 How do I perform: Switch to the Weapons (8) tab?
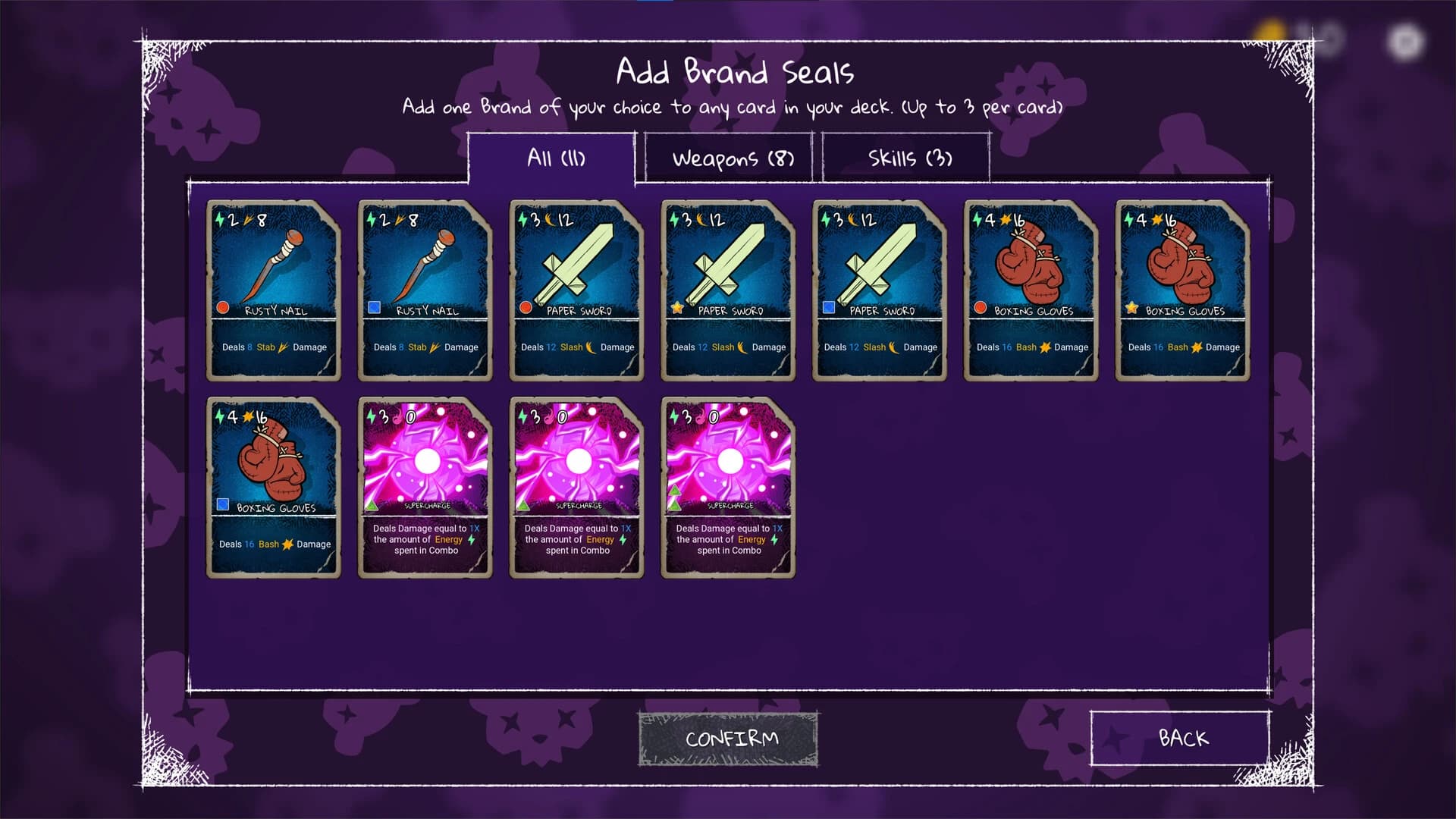point(730,158)
